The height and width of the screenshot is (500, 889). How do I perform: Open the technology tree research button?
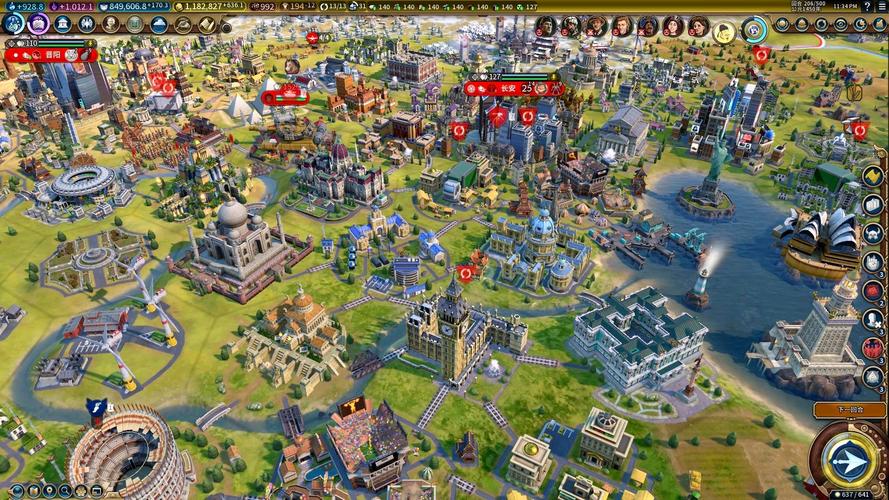point(13,23)
